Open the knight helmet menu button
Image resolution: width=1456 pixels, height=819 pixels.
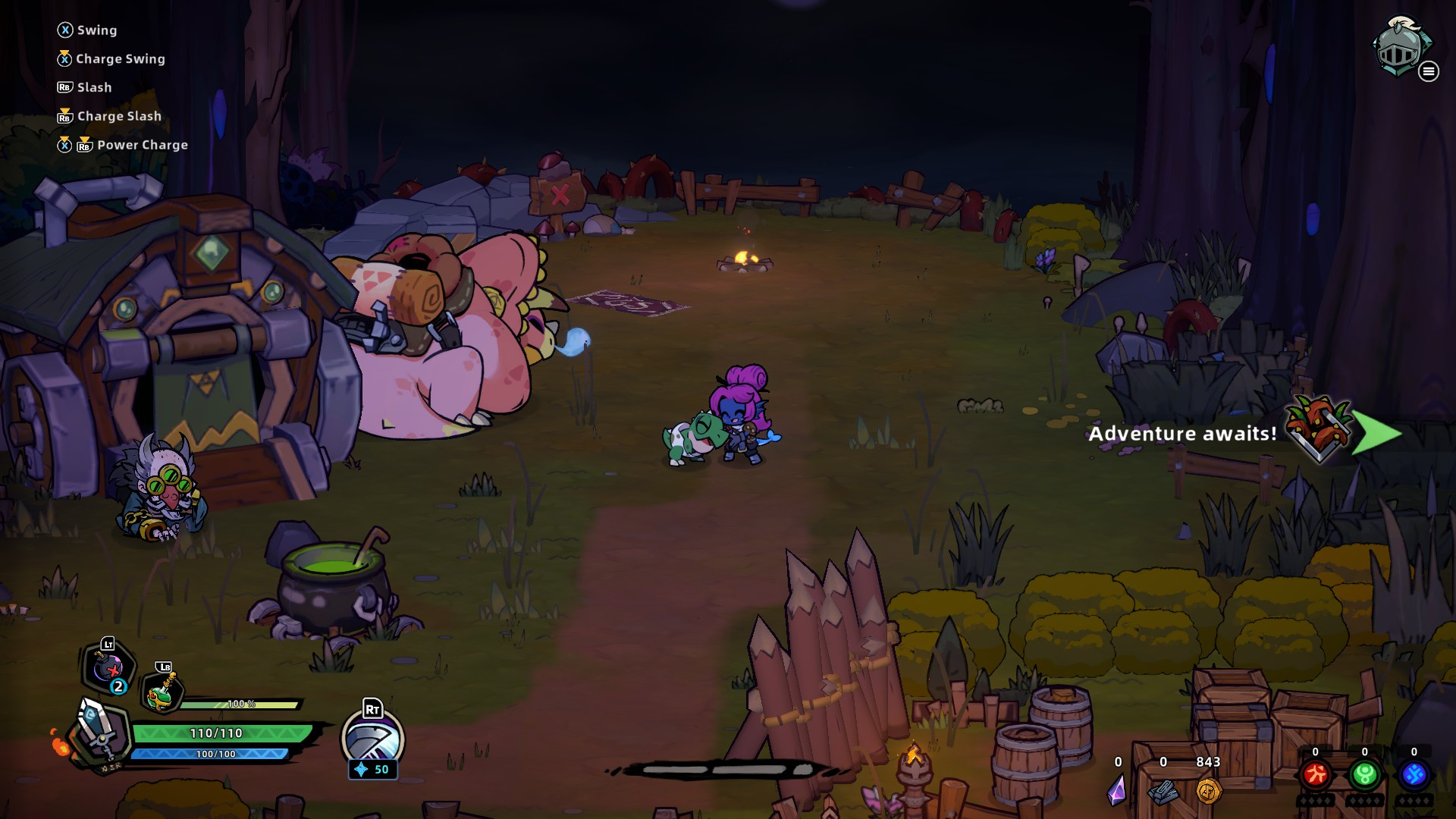click(1401, 49)
